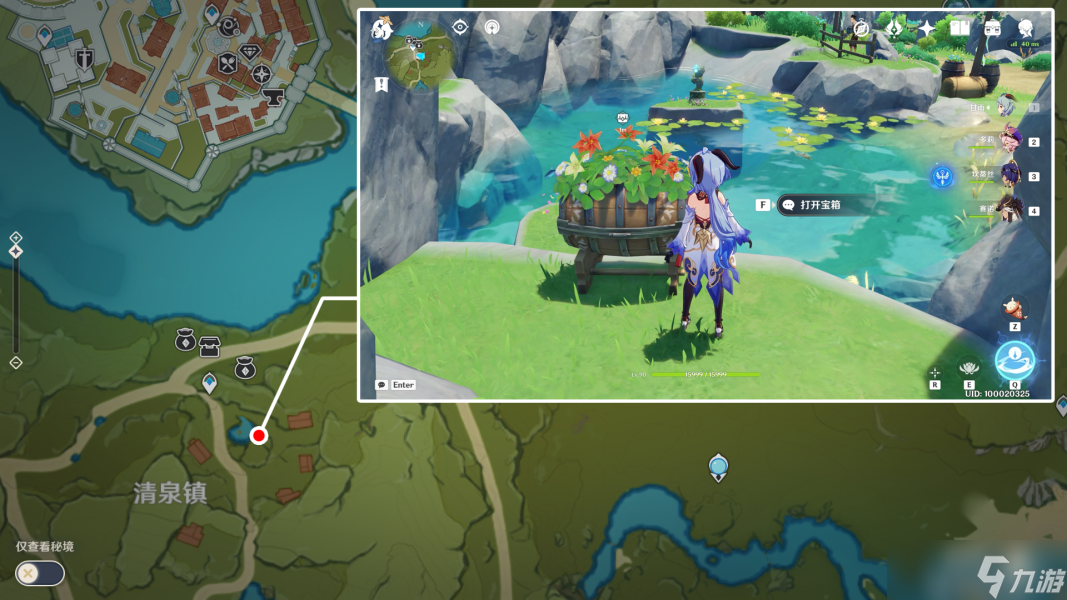Switch to party member 坎蒂丝
Screen dimensions: 1067x600
point(1008,176)
